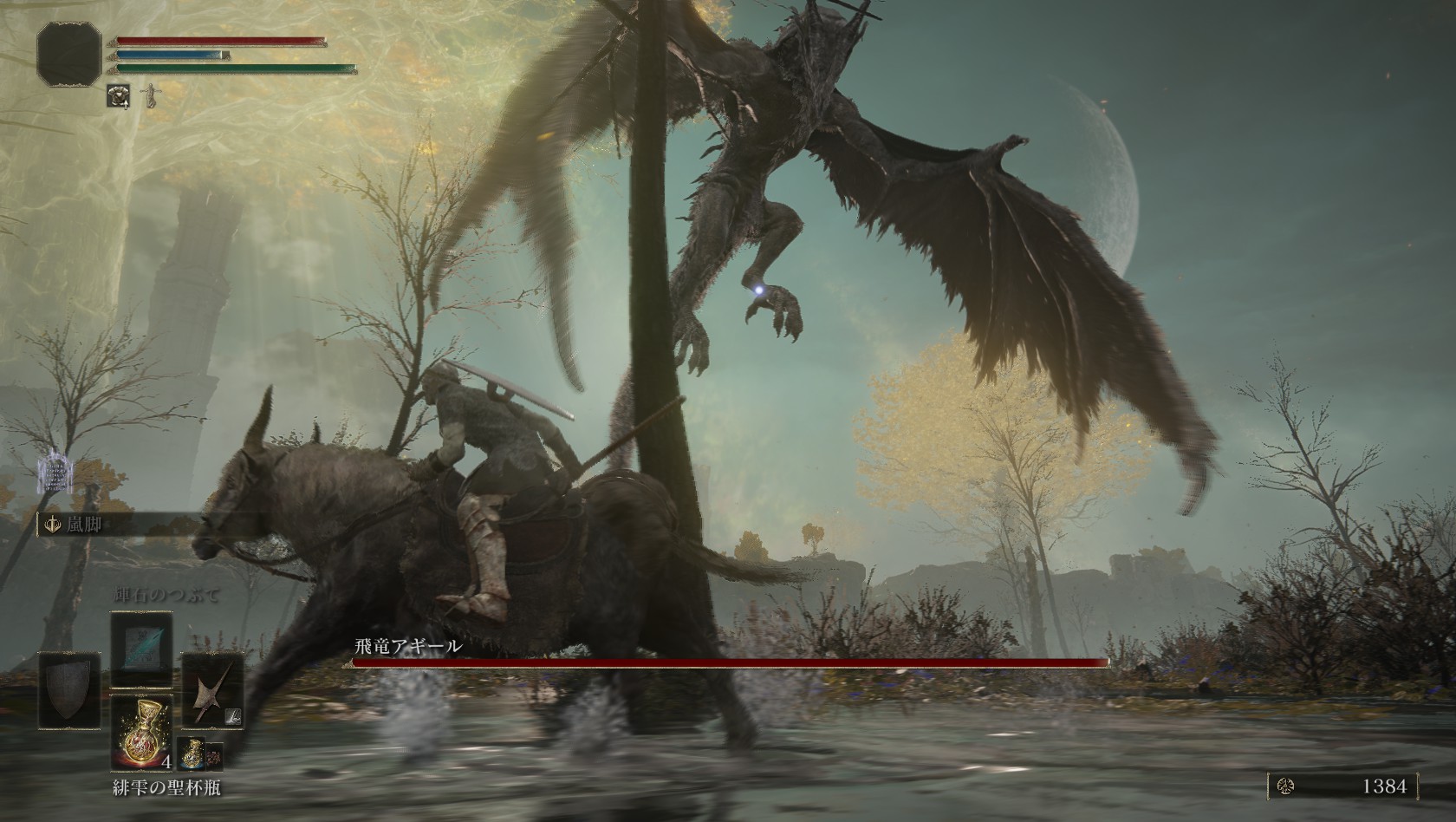The height and width of the screenshot is (822, 1456).
Task: Select the 嵐脚 skill label
Action: [85, 524]
